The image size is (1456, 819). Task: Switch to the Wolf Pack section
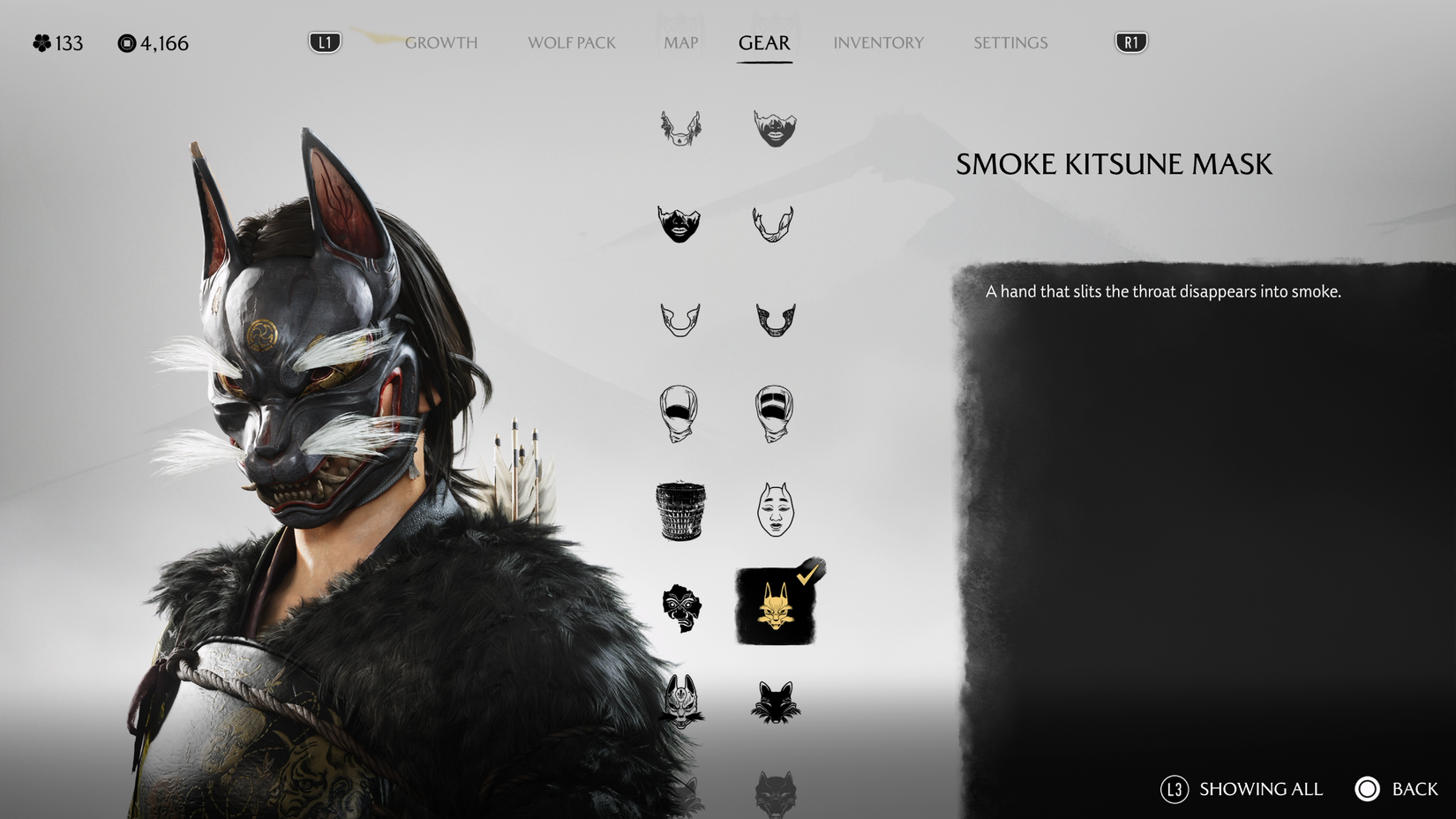[x=571, y=41]
